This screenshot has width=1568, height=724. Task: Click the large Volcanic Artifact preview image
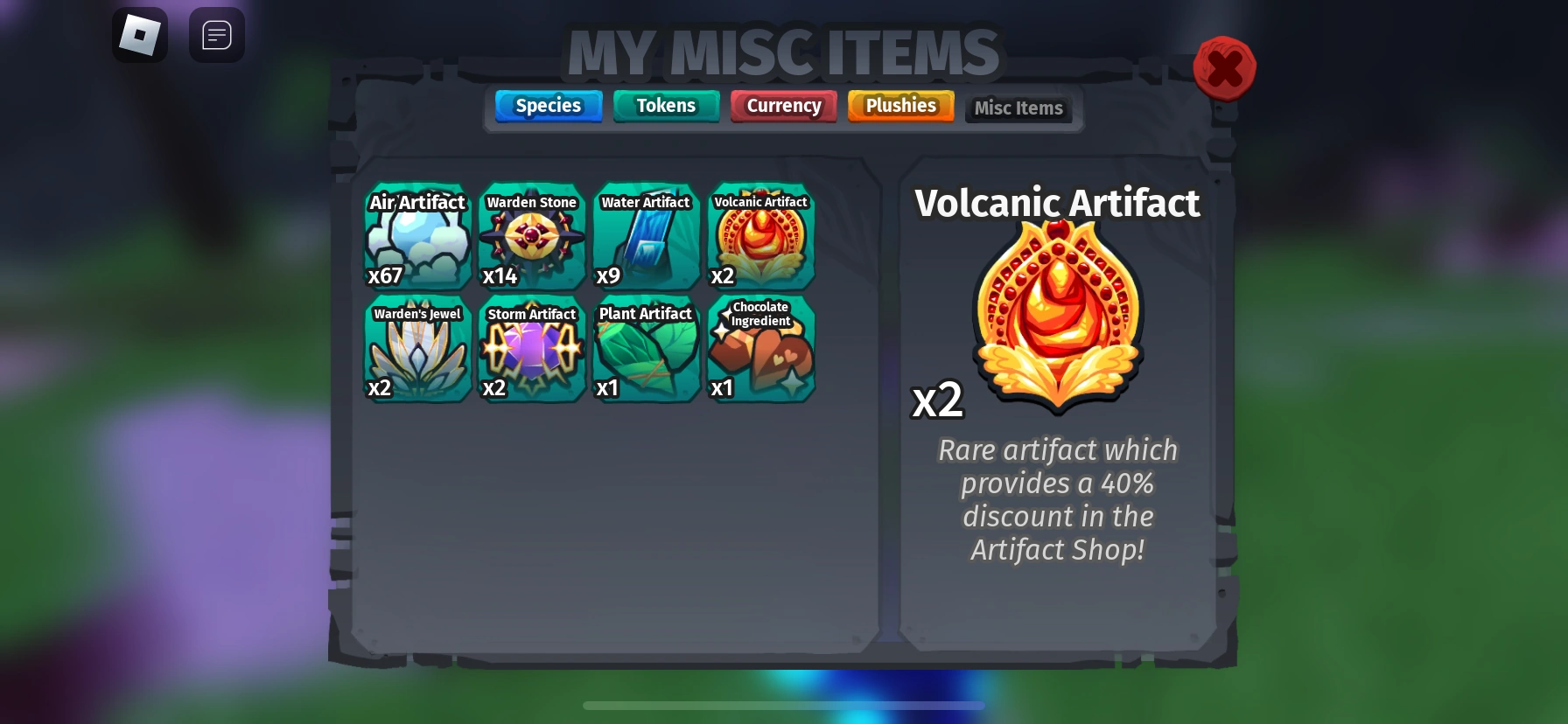pyautogui.click(x=1057, y=317)
